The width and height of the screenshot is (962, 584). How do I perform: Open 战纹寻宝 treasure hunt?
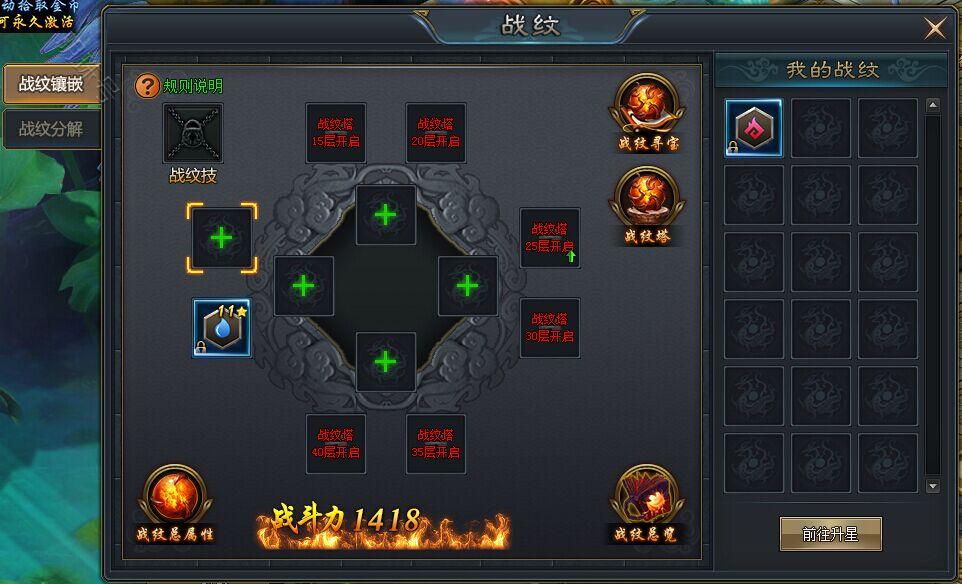(648, 111)
